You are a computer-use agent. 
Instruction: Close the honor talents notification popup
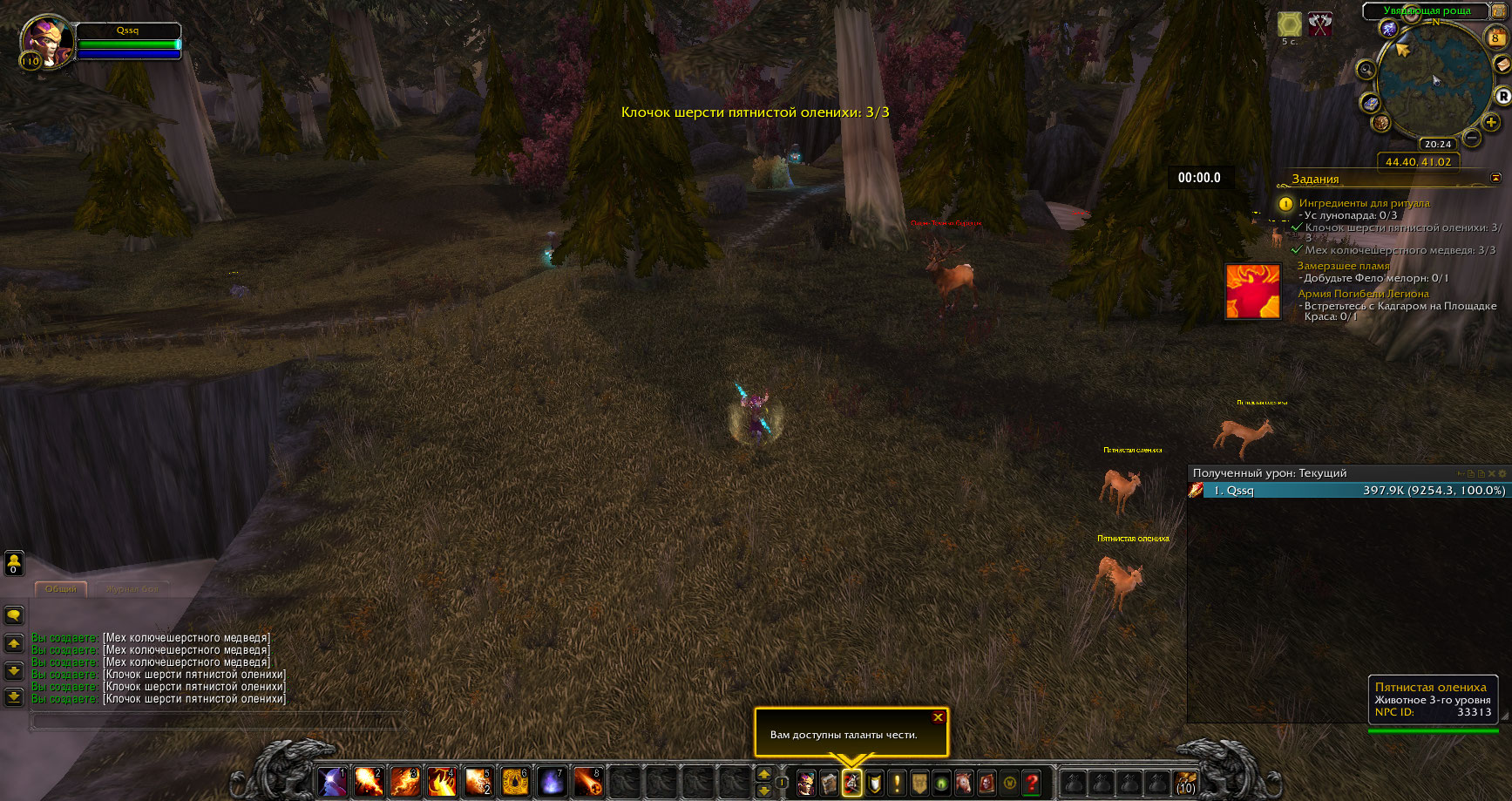pos(938,717)
